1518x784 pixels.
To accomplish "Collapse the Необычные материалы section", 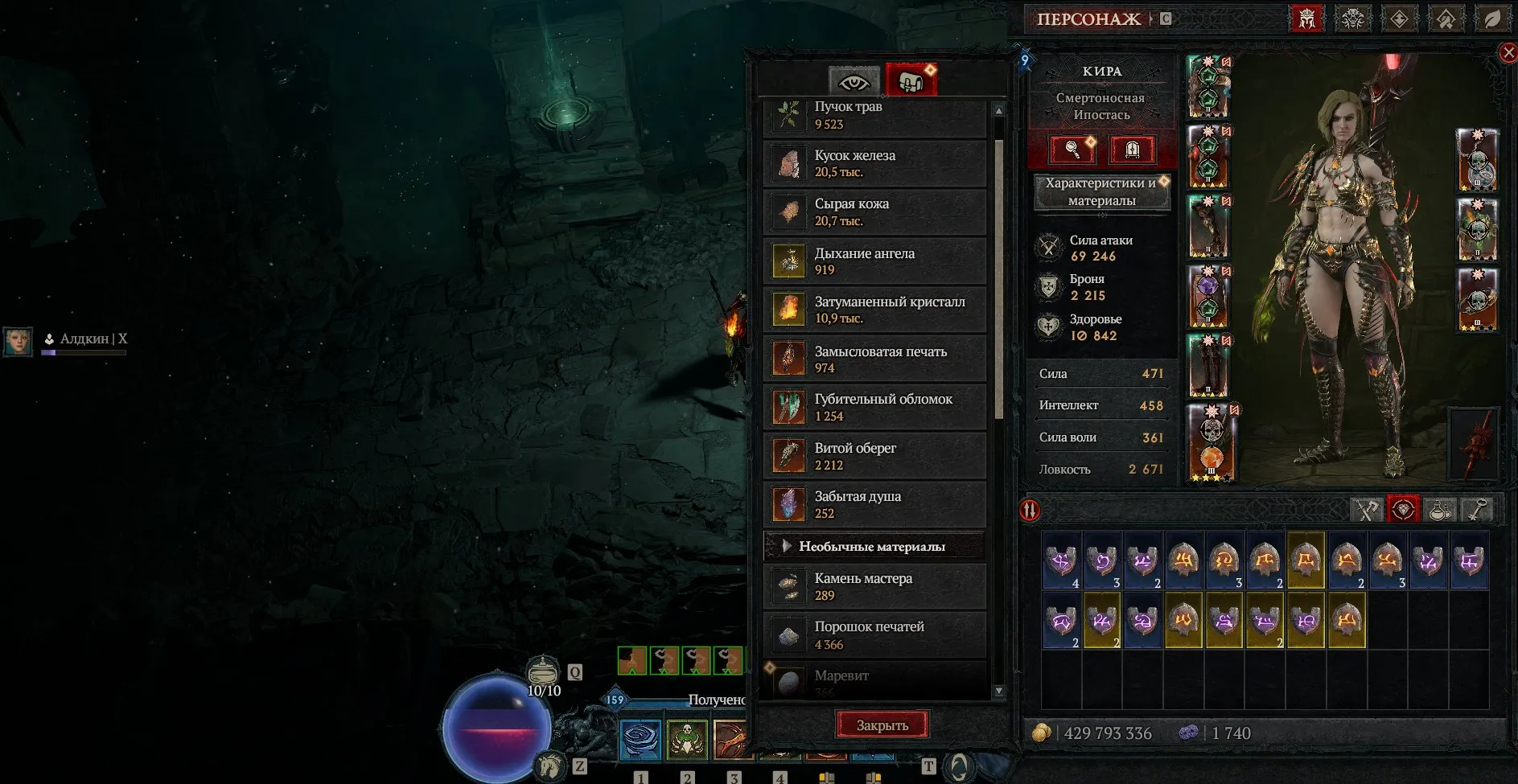I will [874, 545].
